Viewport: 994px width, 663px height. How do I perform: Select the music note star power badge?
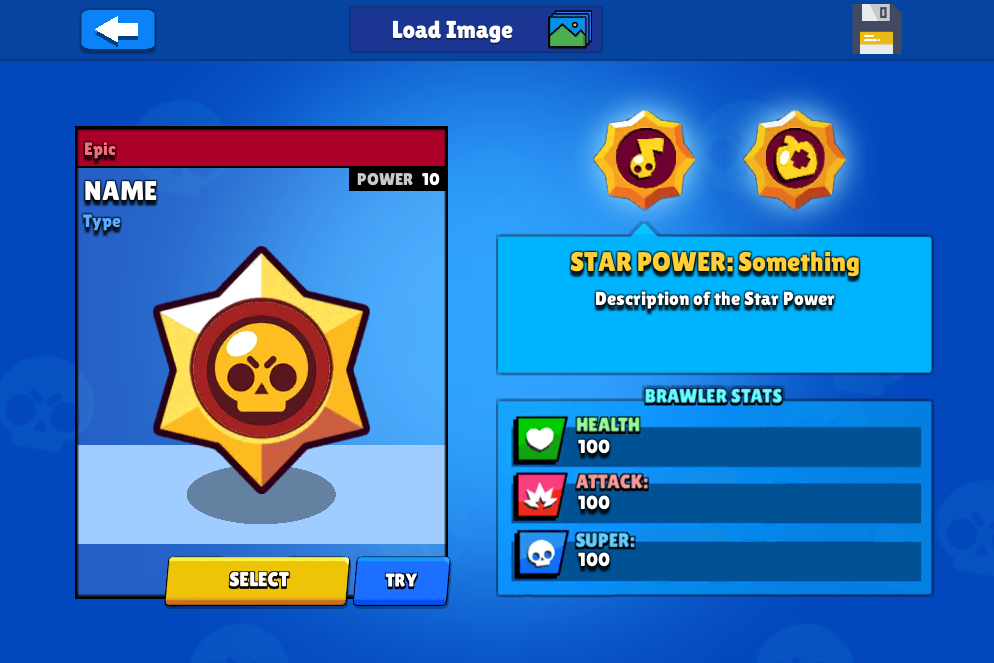coord(643,159)
